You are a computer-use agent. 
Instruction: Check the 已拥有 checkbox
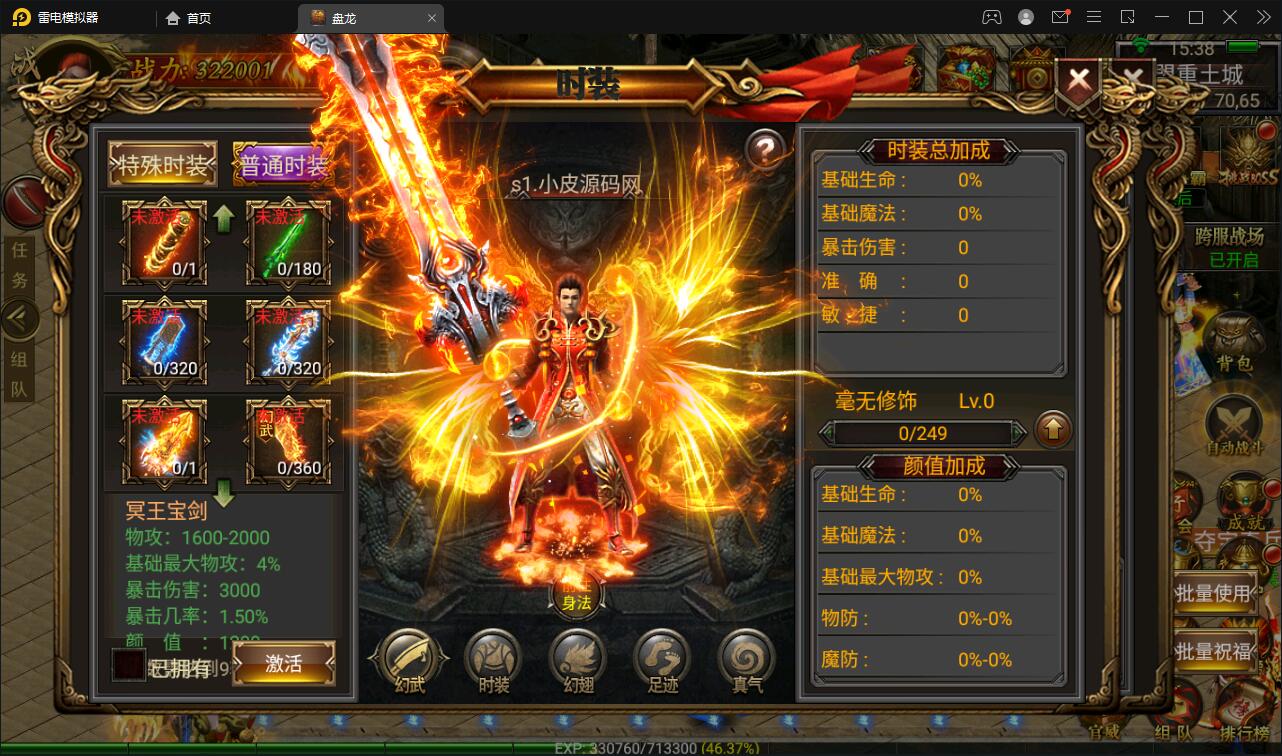[x=128, y=664]
